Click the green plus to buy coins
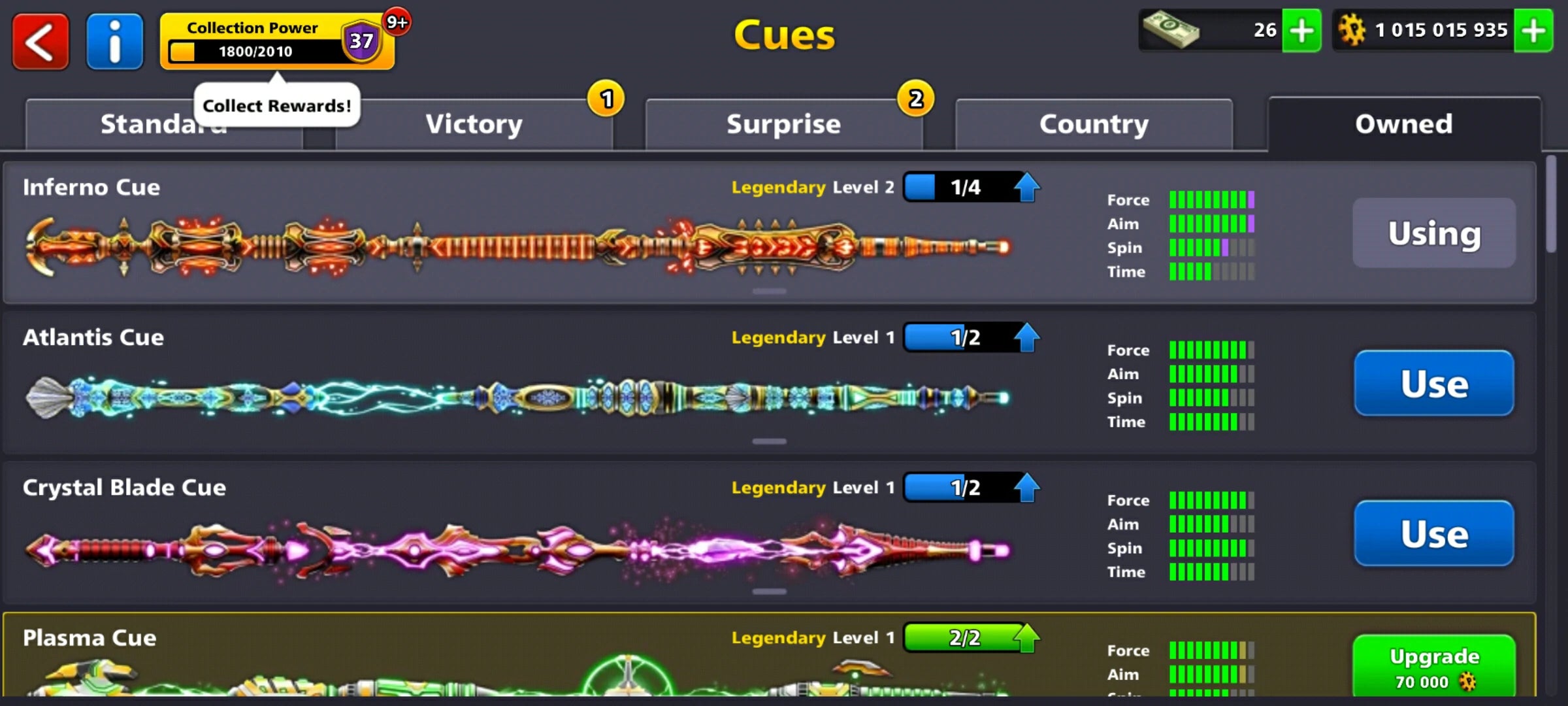The height and width of the screenshot is (706, 1568). [x=1534, y=30]
